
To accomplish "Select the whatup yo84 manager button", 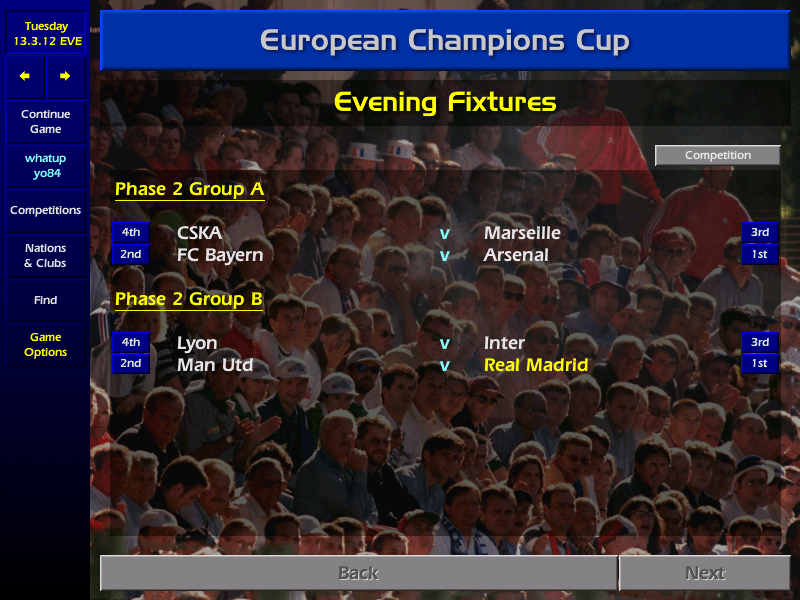I will [x=45, y=166].
